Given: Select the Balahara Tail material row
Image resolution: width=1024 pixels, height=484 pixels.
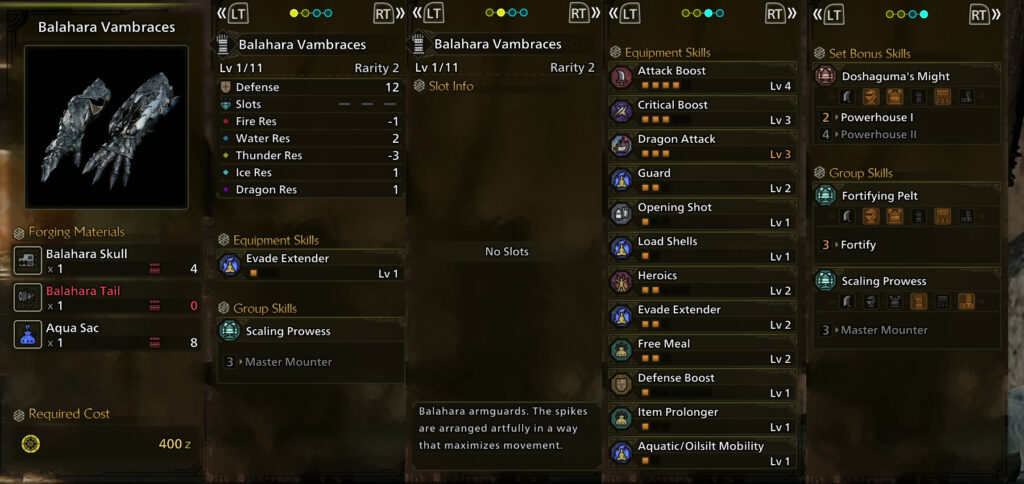Looking at the screenshot, I should tap(105, 297).
